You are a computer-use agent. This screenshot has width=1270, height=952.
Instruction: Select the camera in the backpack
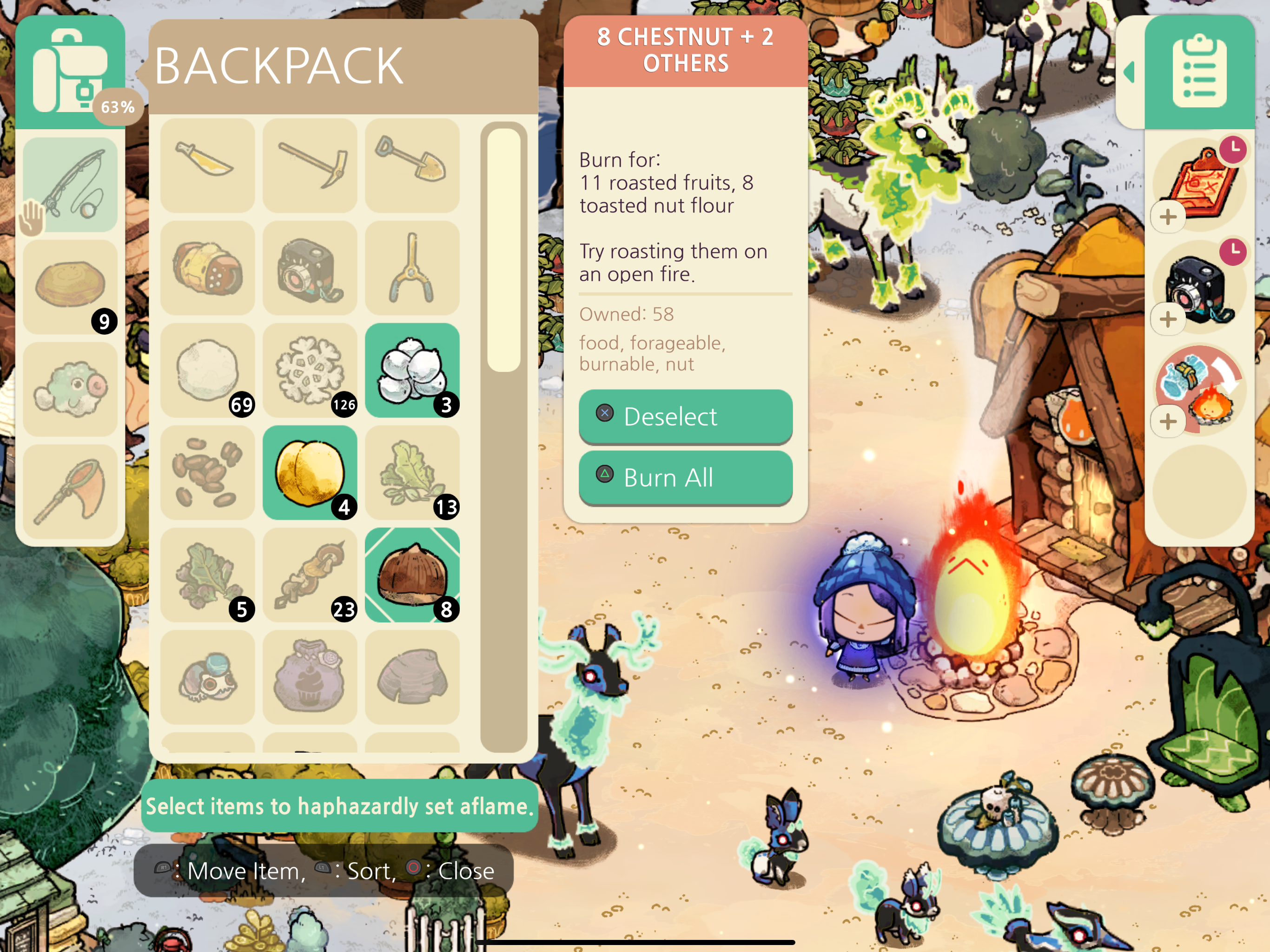pos(310,268)
